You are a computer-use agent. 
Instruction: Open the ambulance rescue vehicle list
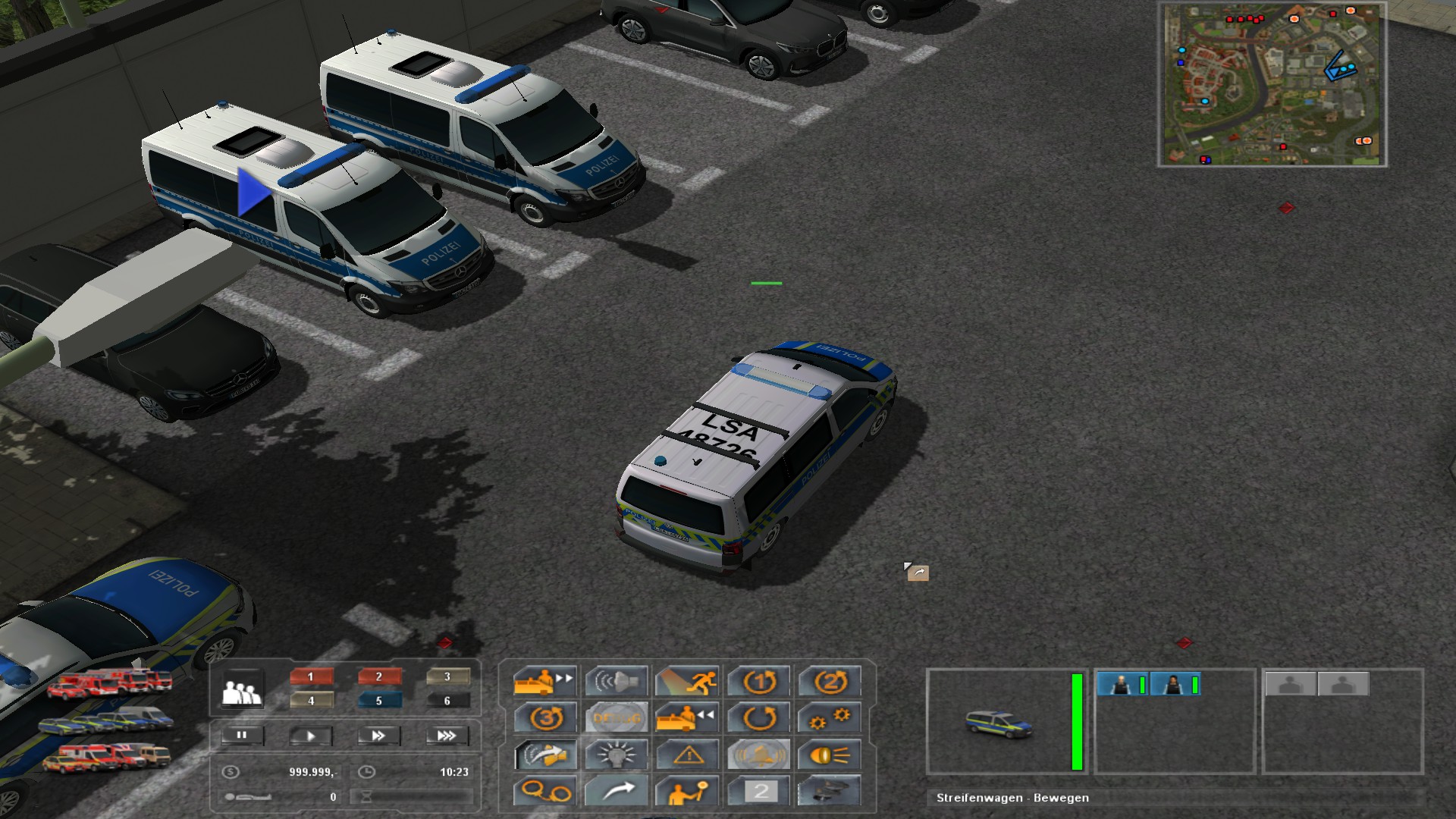click(x=106, y=756)
